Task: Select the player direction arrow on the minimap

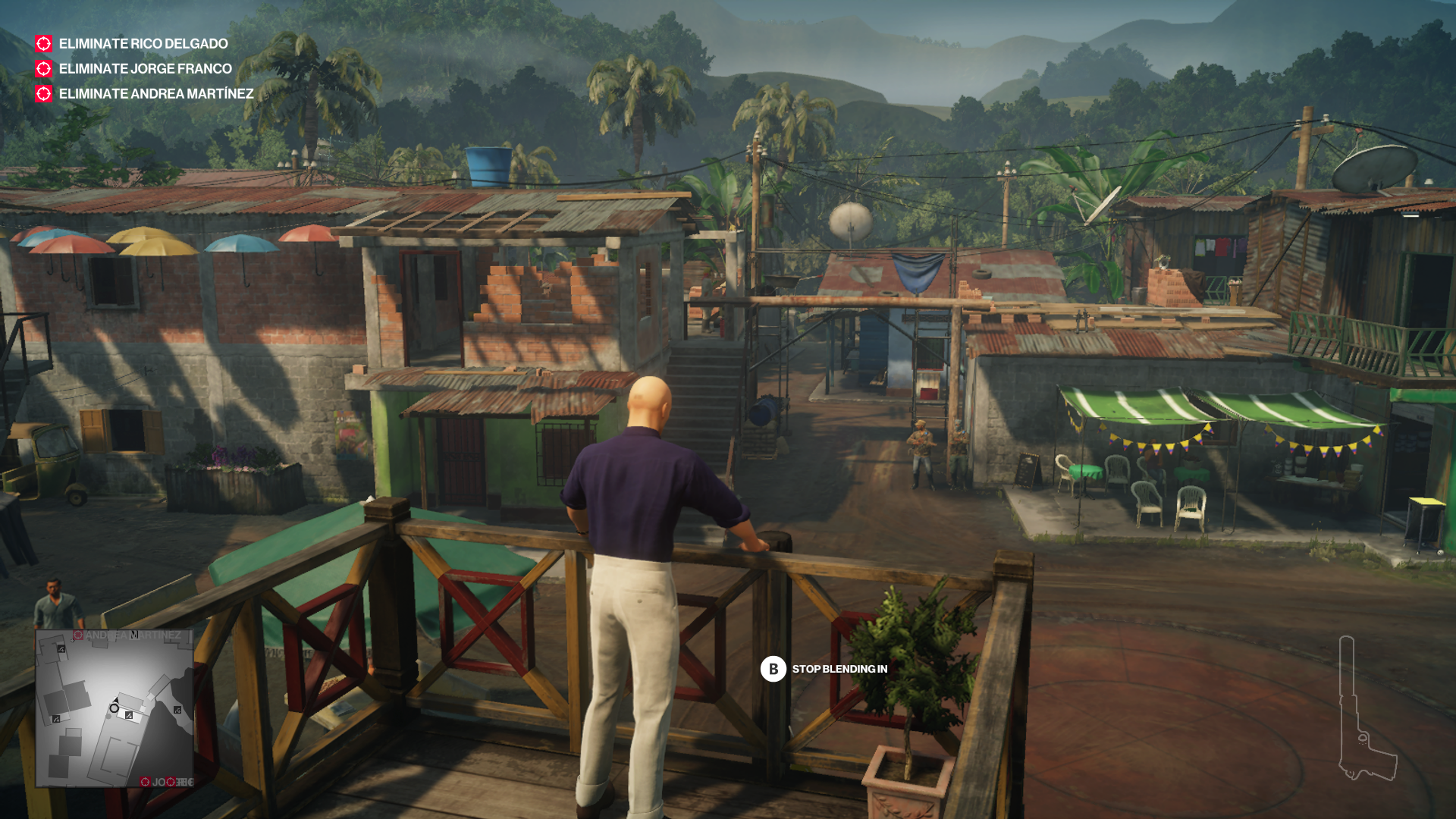Action: pos(116,700)
